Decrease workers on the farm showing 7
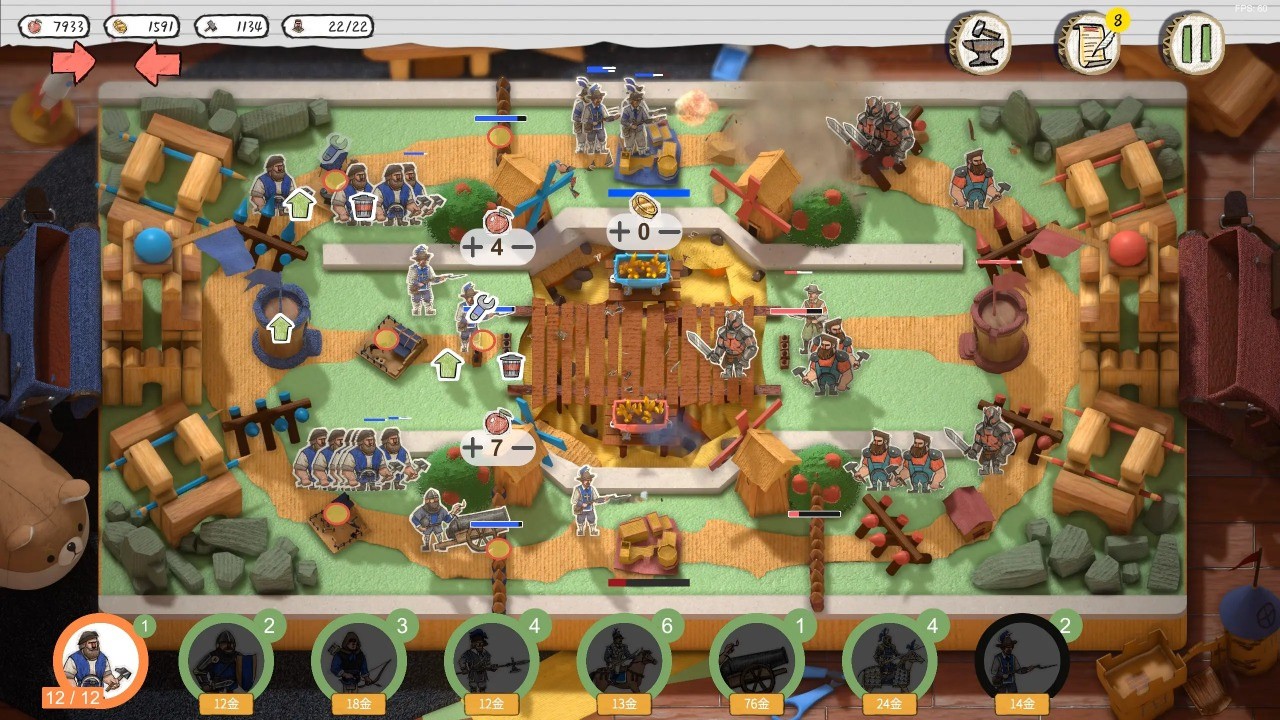Screen dimensions: 1280x720 522,448
